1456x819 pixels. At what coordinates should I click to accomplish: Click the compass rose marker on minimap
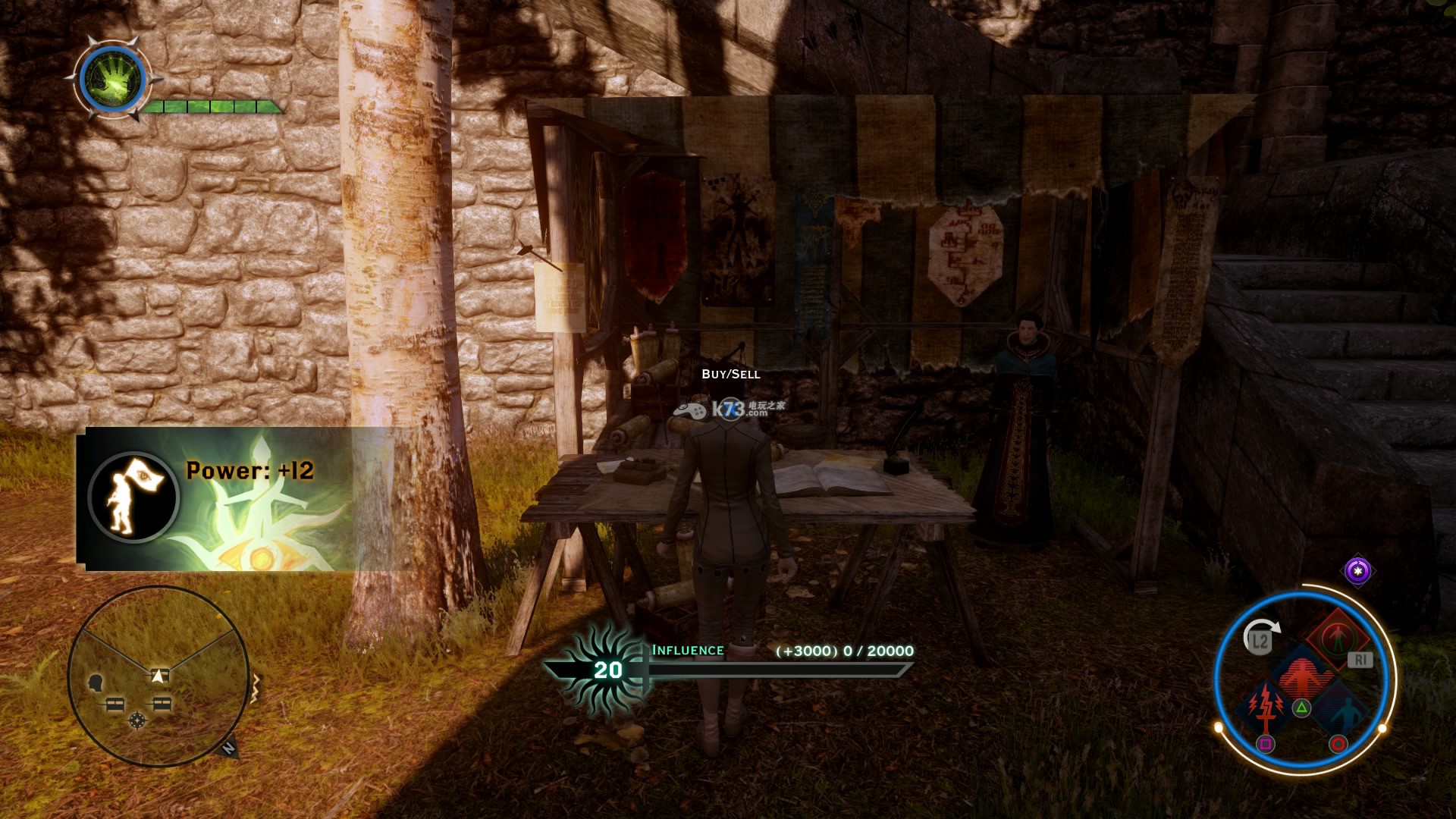[137, 720]
